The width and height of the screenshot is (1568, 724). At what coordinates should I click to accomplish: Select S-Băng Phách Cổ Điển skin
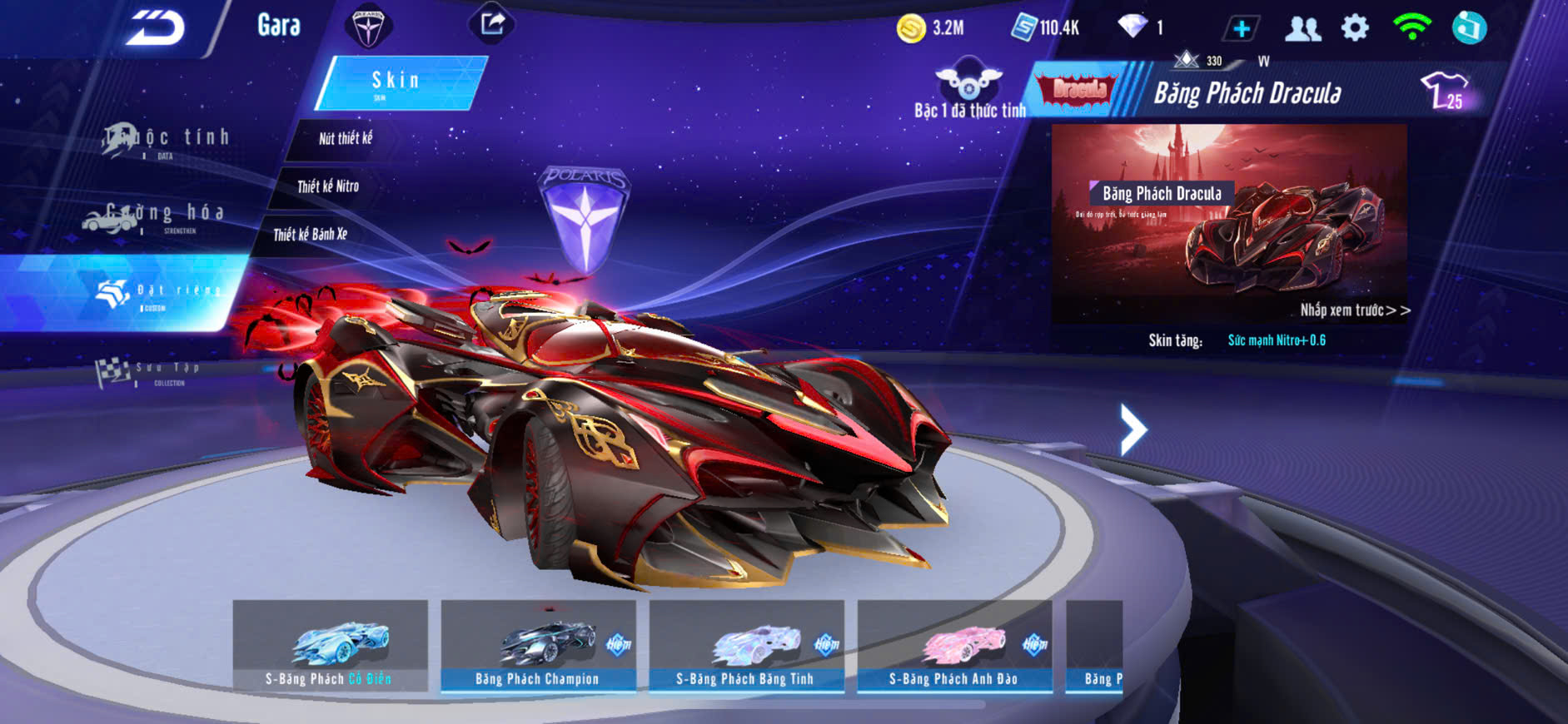point(330,646)
